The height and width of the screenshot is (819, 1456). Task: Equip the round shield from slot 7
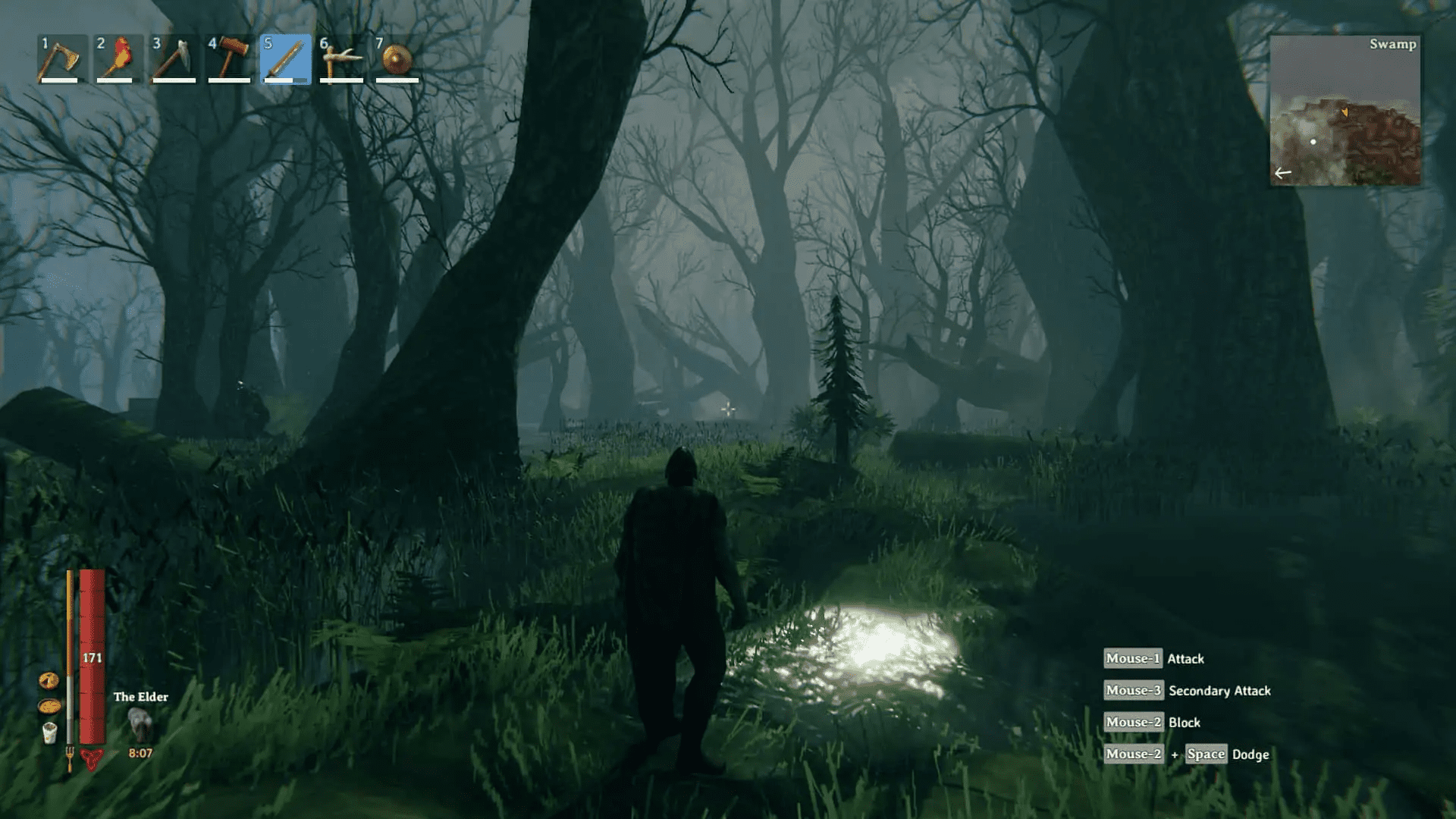[x=397, y=59]
